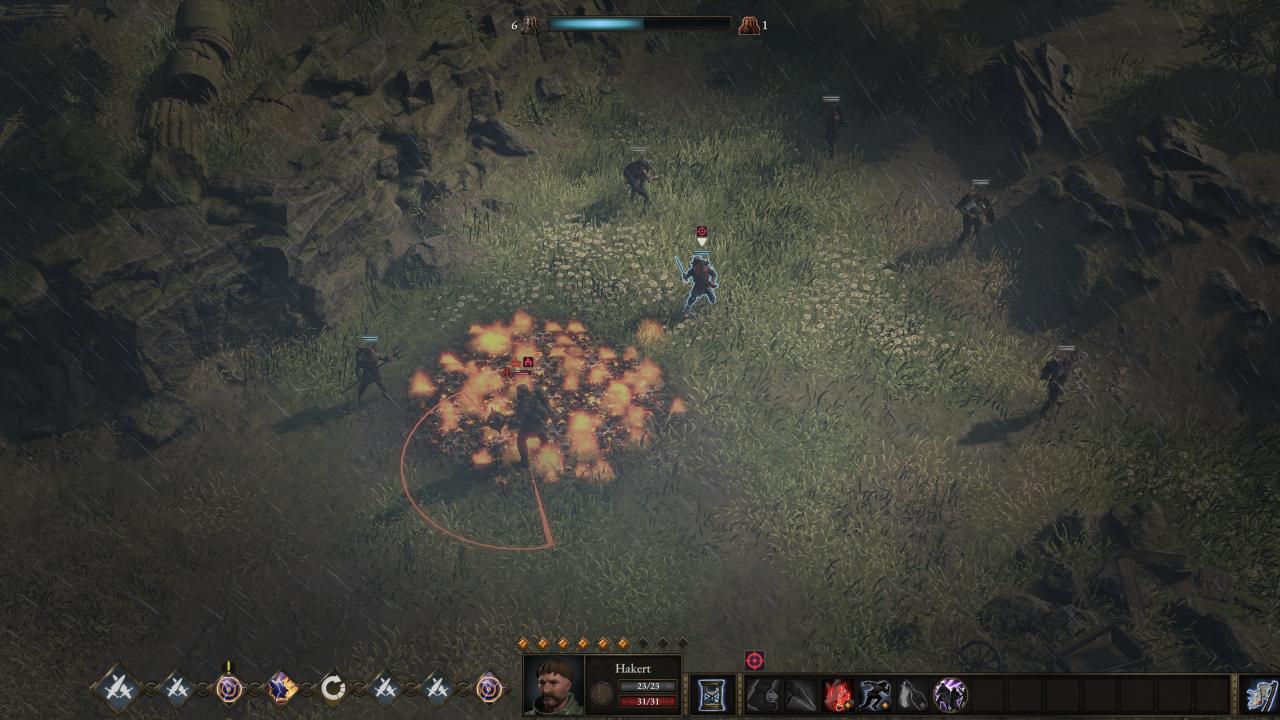The width and height of the screenshot is (1280, 720).
Task: Select the hourglass end-turn icon
Action: (x=711, y=694)
